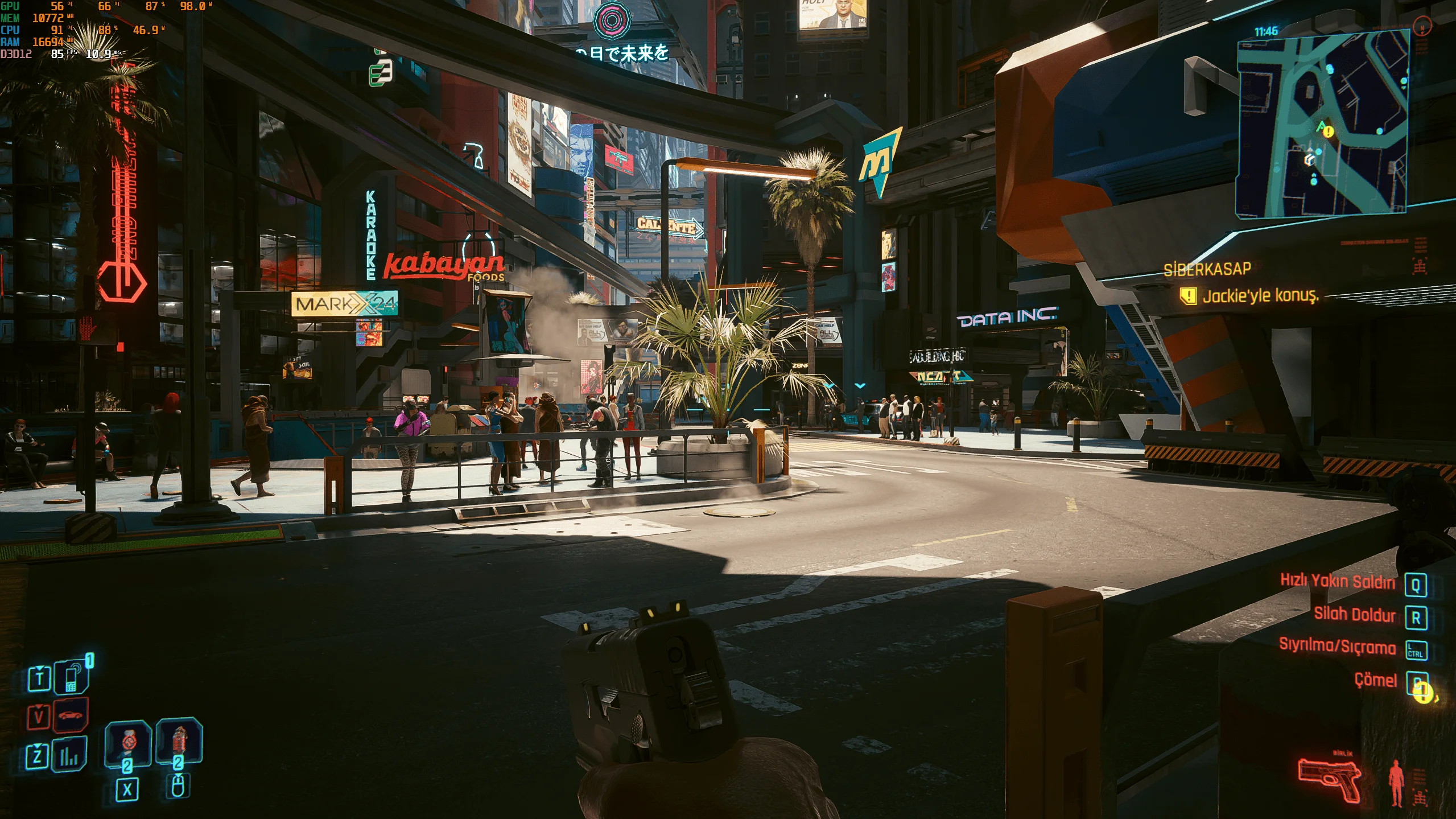Image resolution: width=1456 pixels, height=819 pixels.
Task: Select the yellow quest marker on minimap
Action: tap(1328, 132)
